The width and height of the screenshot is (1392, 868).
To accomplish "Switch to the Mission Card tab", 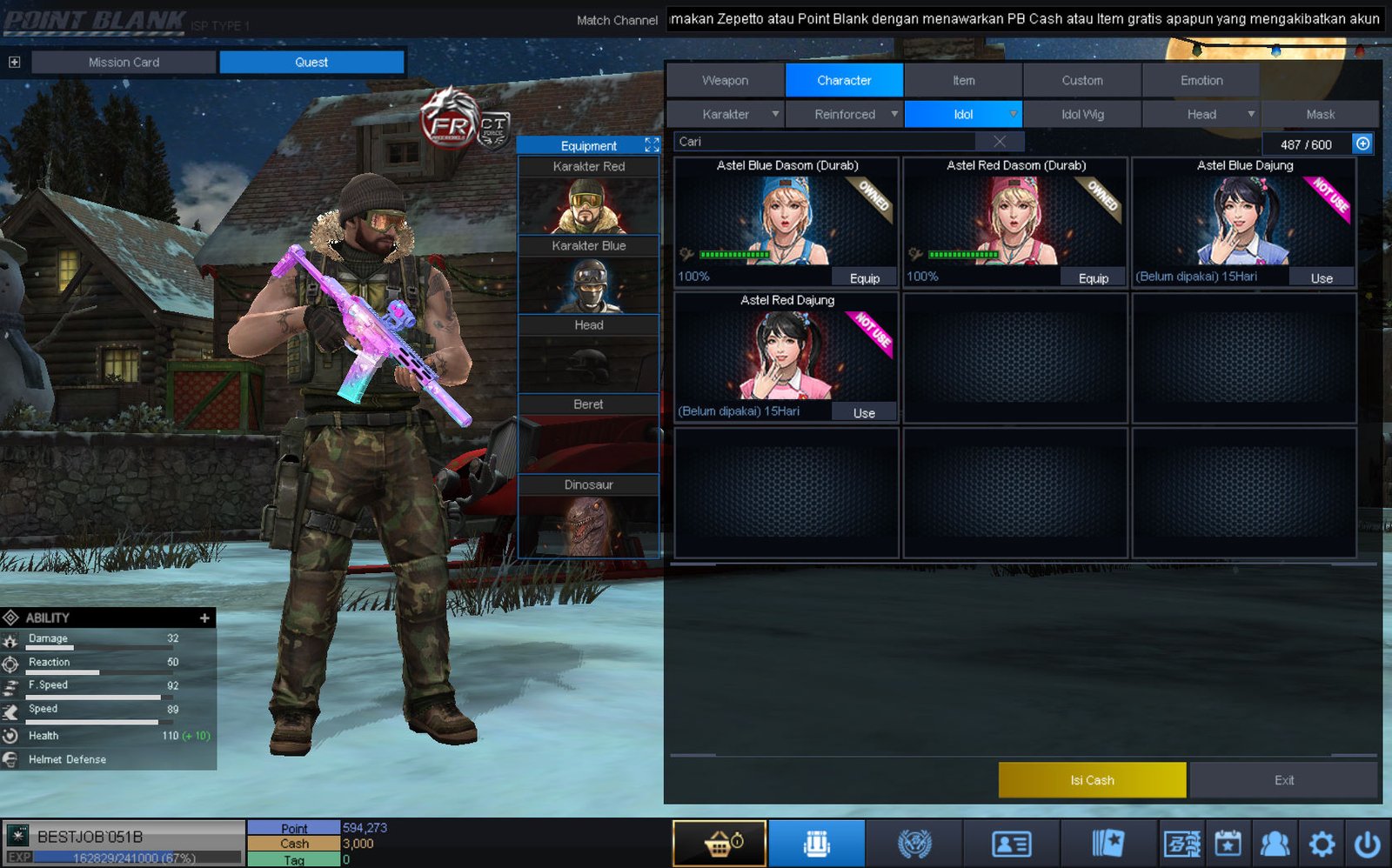I will click(124, 63).
